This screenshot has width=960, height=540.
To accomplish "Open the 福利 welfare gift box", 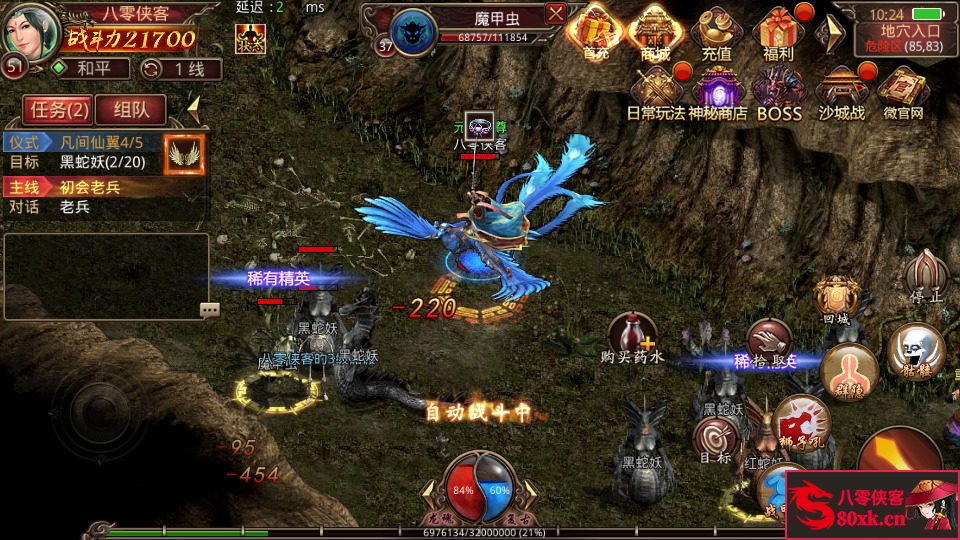I will (x=777, y=31).
